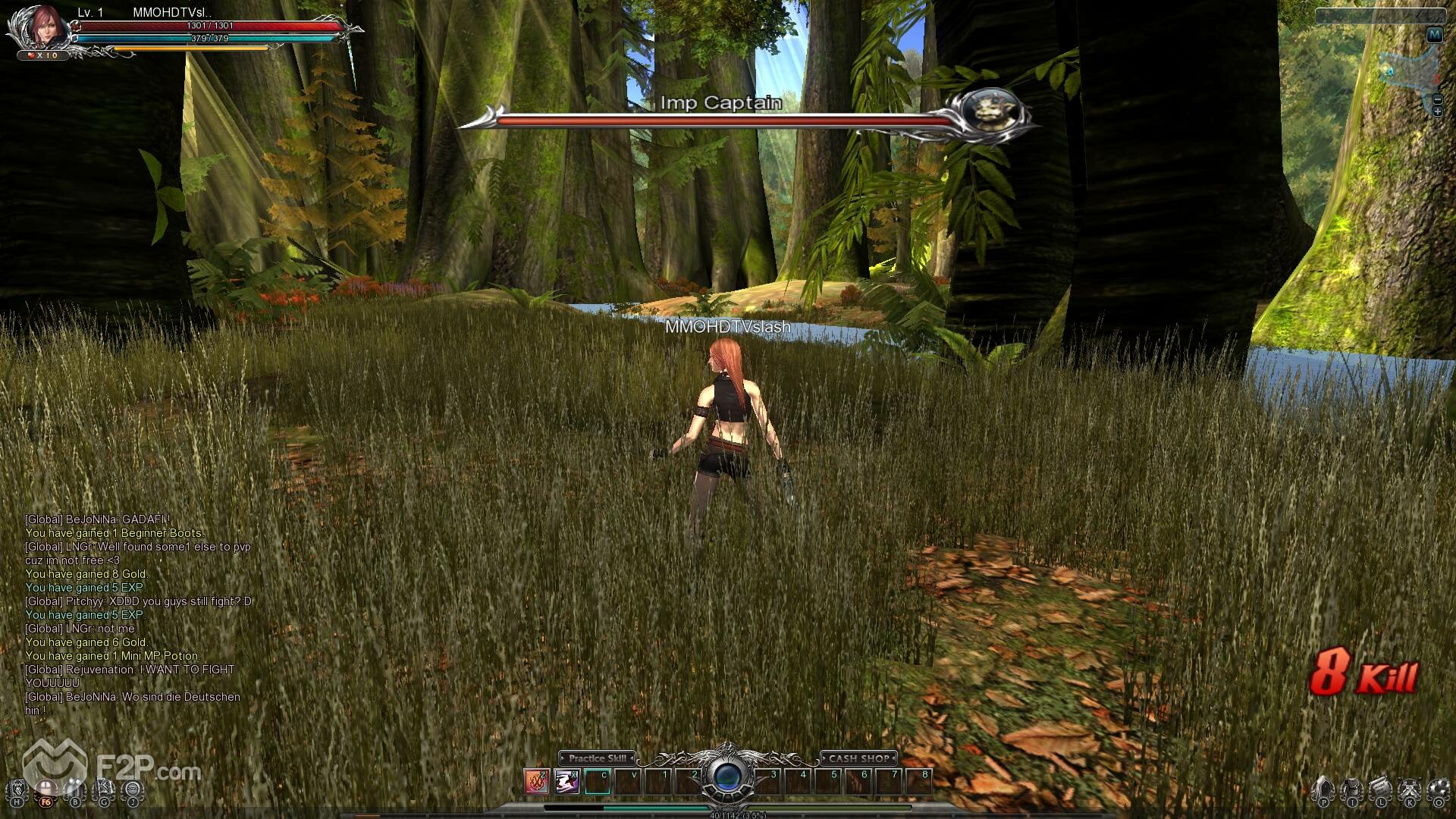Open the inventory armor icon
The image size is (1456, 819).
click(1351, 789)
